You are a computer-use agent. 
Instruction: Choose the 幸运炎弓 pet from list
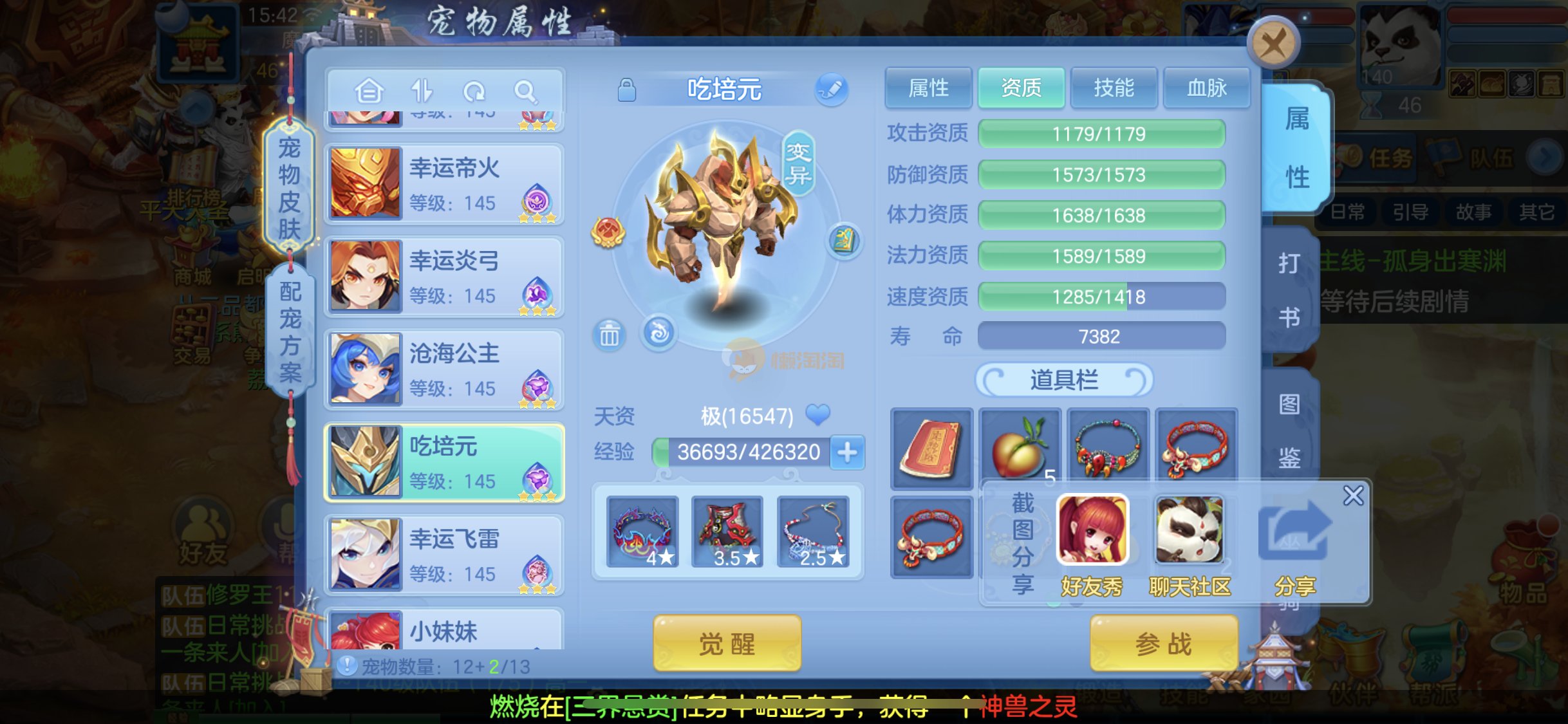click(x=444, y=277)
